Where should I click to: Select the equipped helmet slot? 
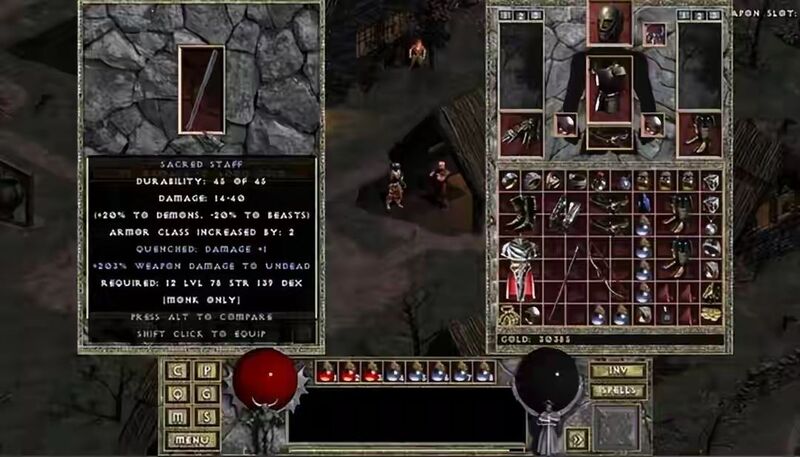(608, 24)
